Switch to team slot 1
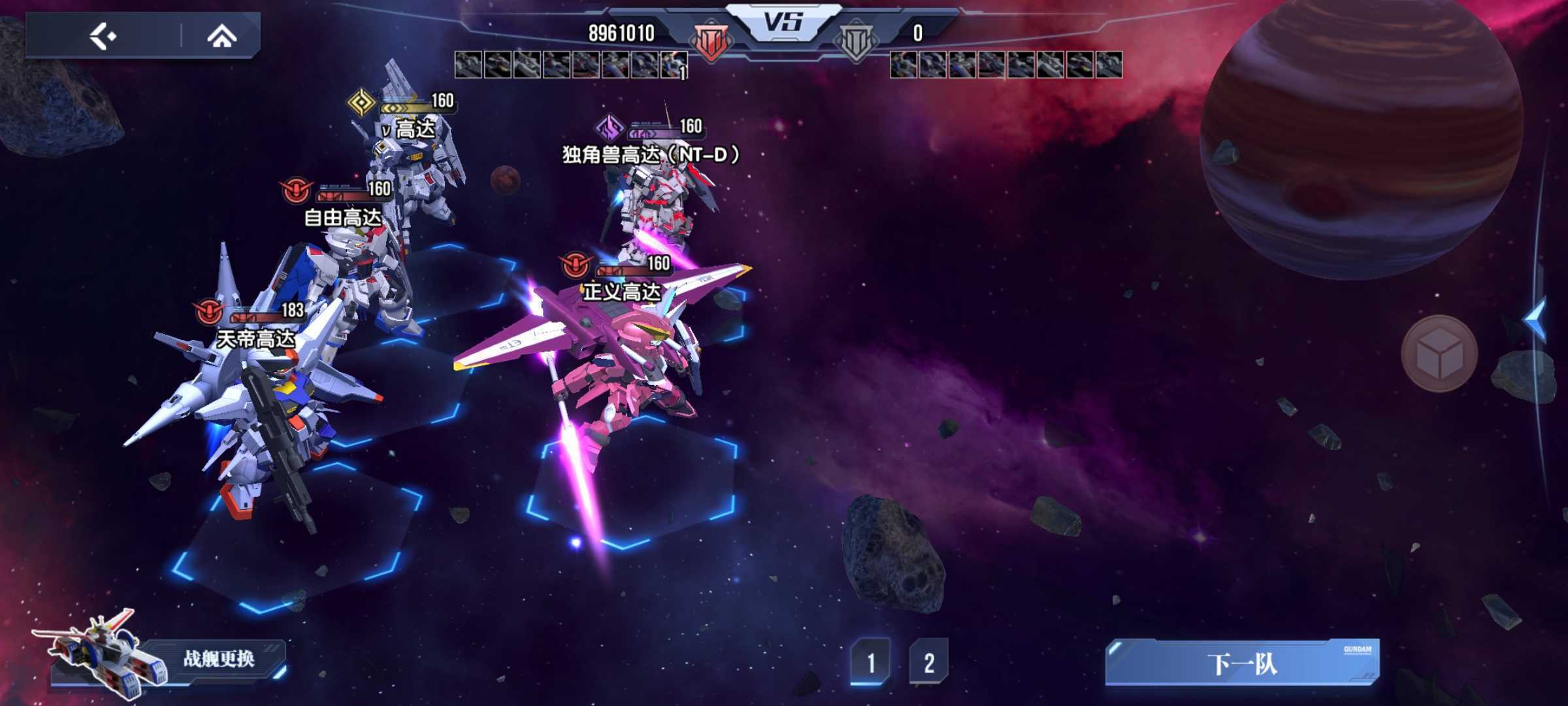 (x=870, y=662)
